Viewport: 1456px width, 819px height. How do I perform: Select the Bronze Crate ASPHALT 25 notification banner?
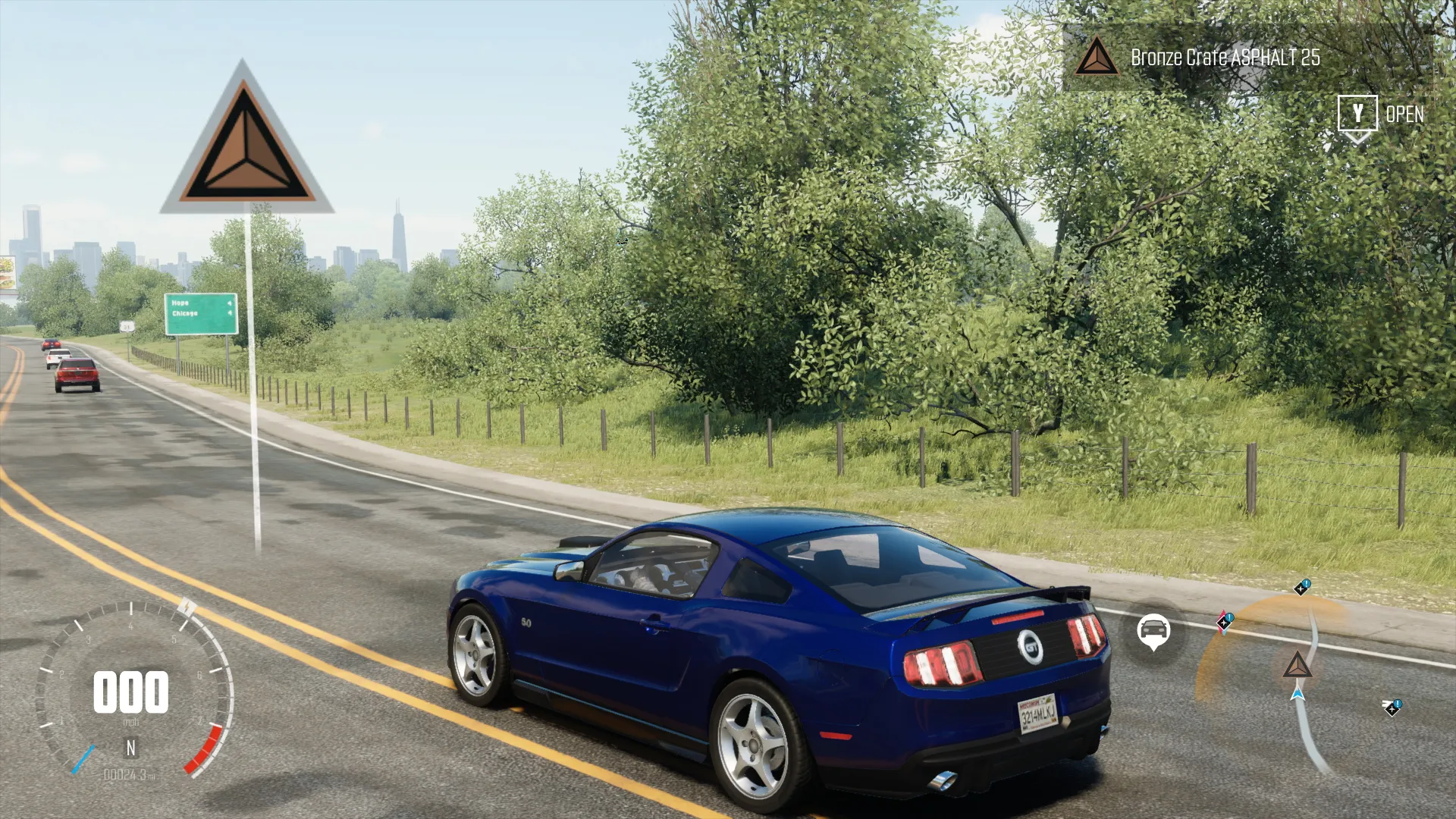[1224, 58]
